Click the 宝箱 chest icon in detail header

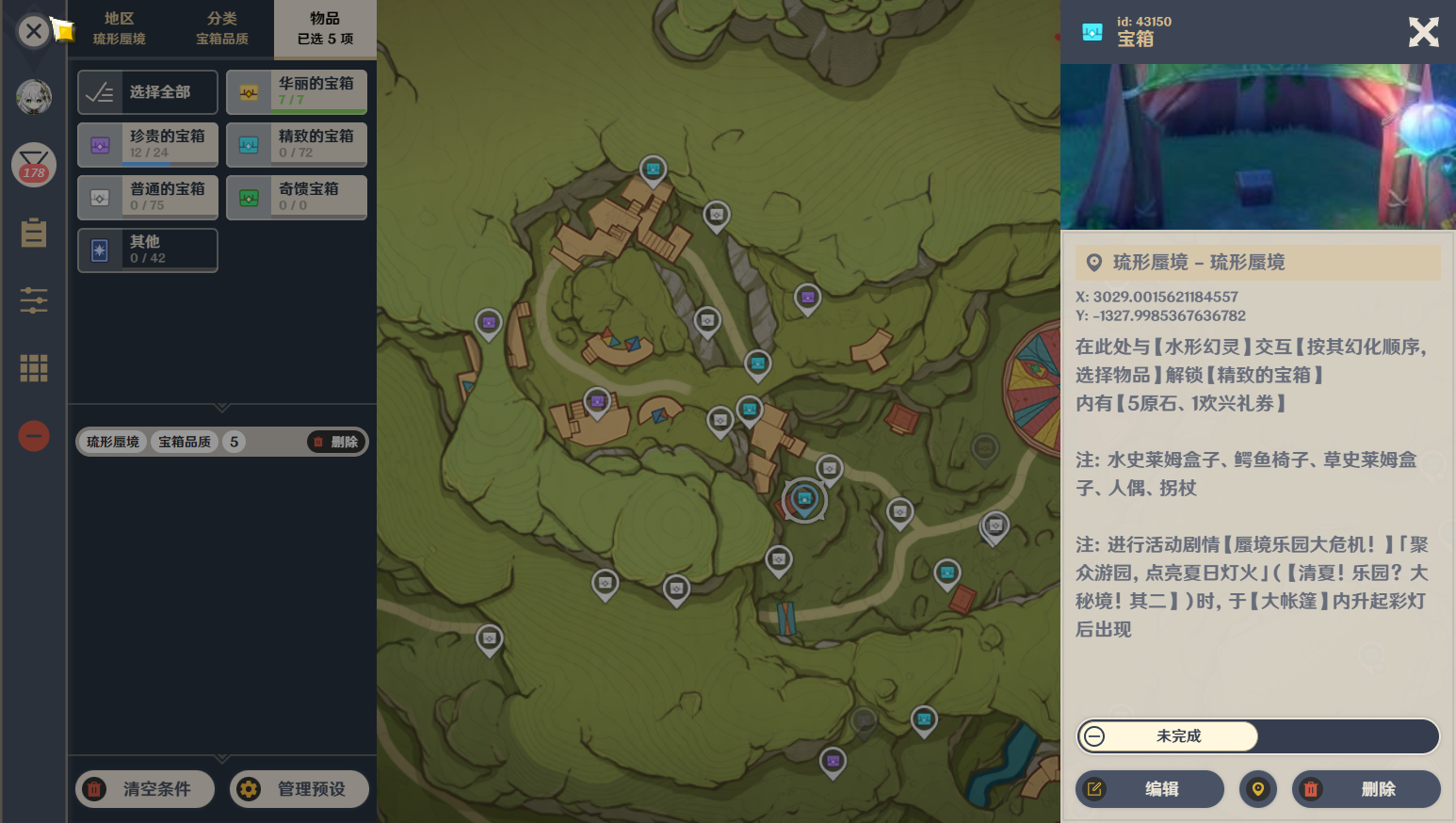tap(1093, 31)
